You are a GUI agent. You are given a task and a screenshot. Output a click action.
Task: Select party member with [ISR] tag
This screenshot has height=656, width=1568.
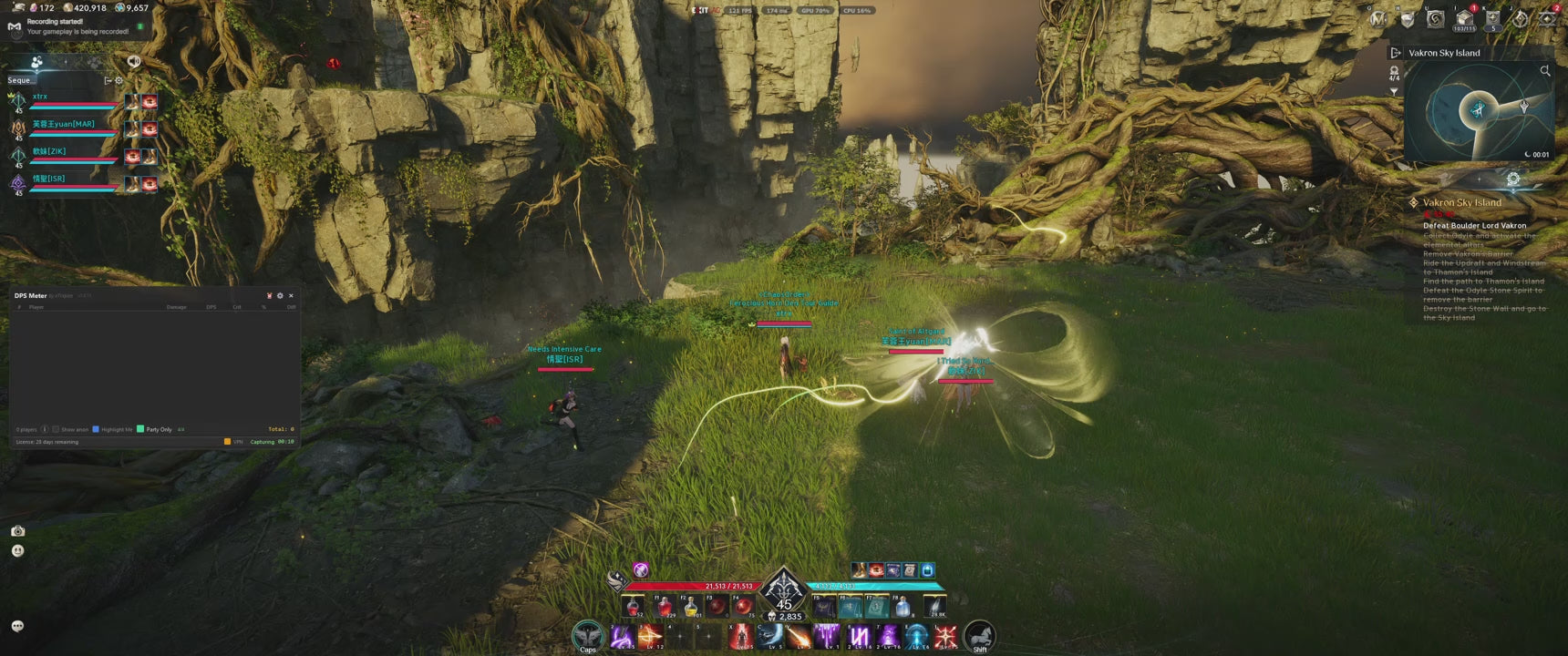[x=49, y=179]
